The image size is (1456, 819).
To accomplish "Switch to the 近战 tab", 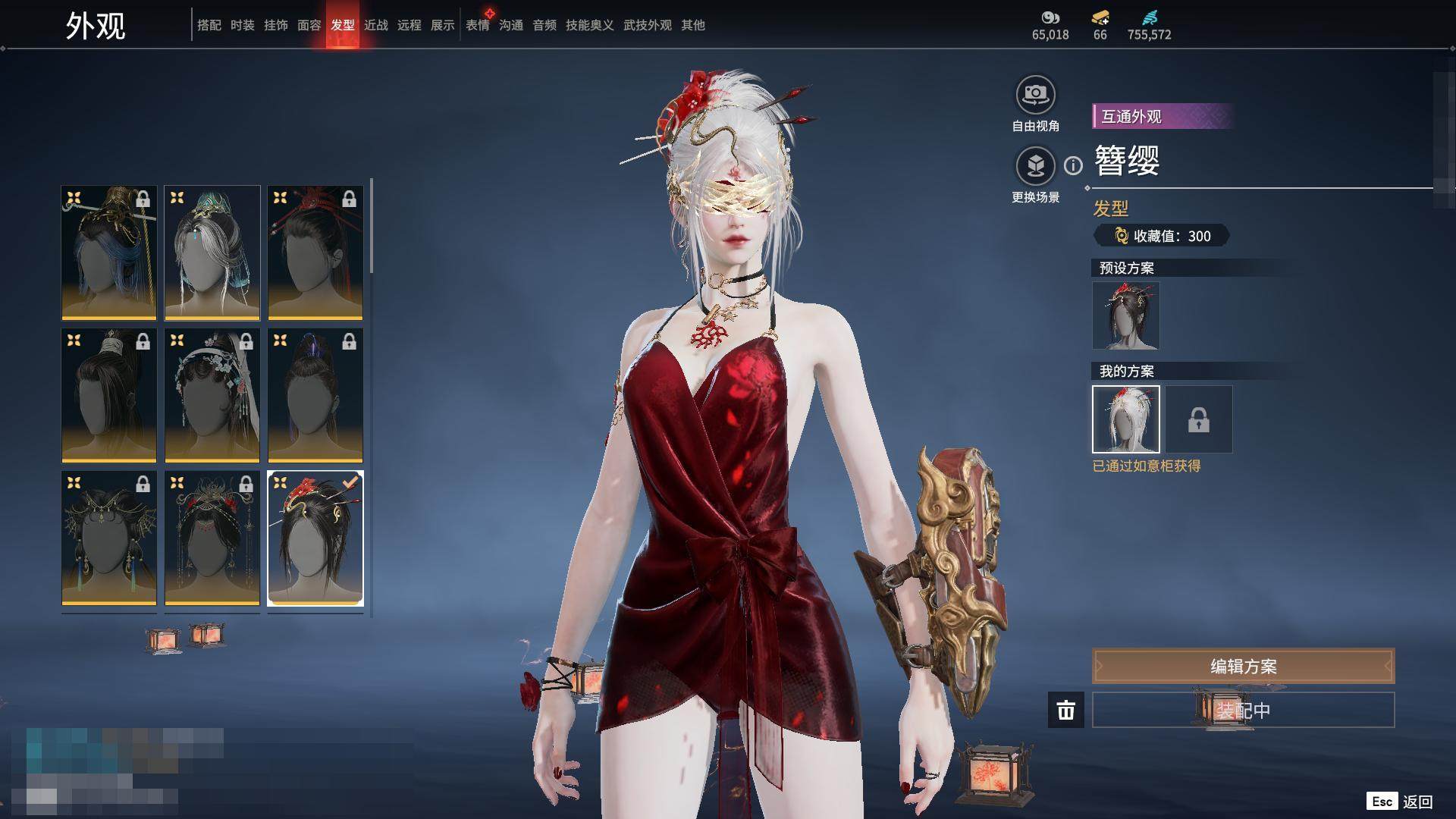I will click(375, 25).
